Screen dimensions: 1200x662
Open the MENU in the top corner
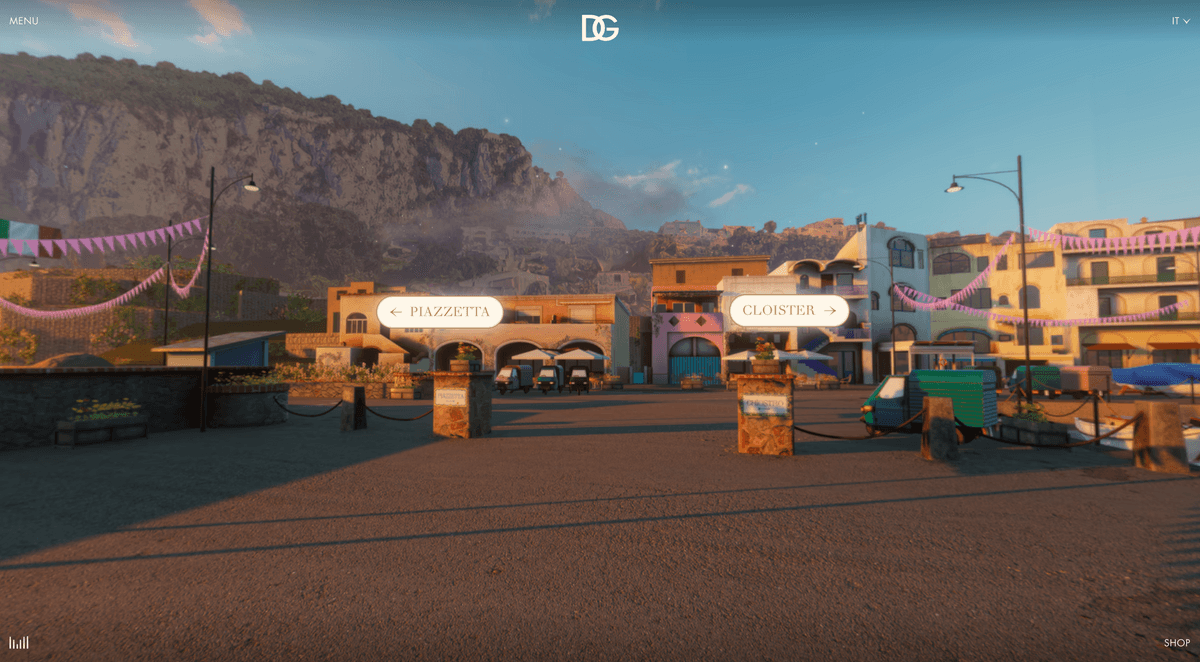tap(24, 21)
